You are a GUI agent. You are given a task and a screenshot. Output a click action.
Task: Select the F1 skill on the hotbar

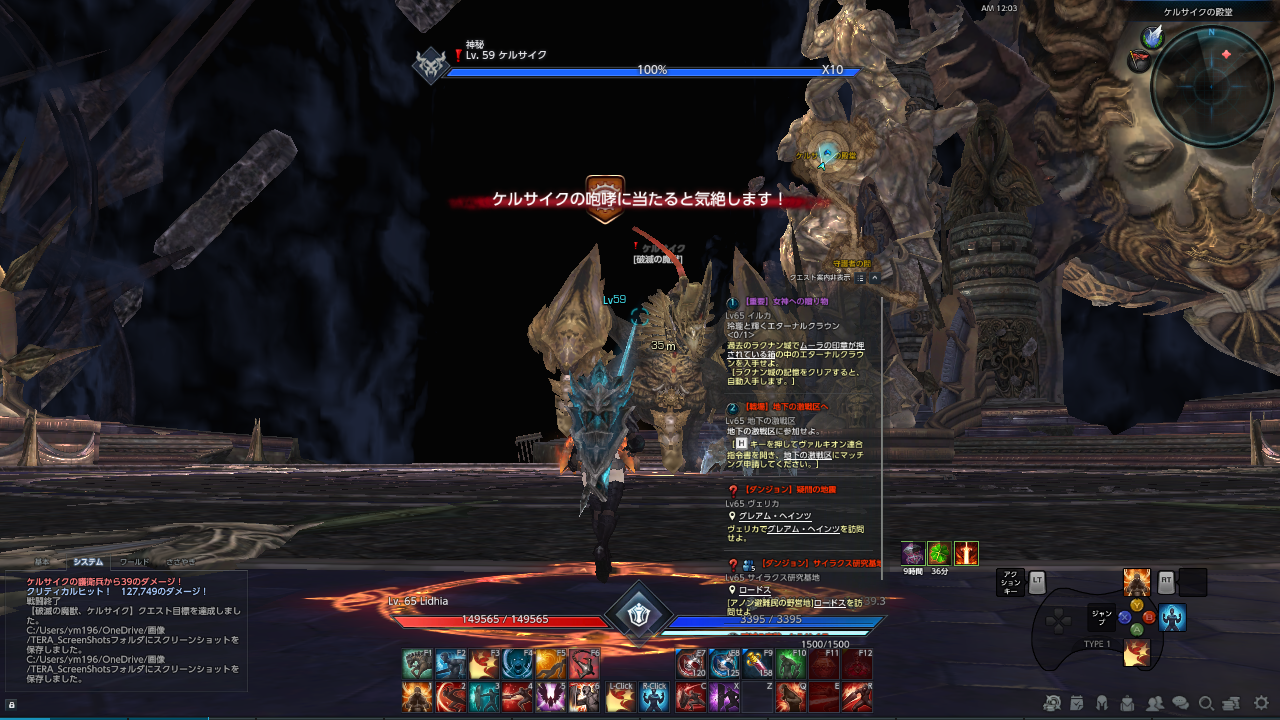[416, 661]
